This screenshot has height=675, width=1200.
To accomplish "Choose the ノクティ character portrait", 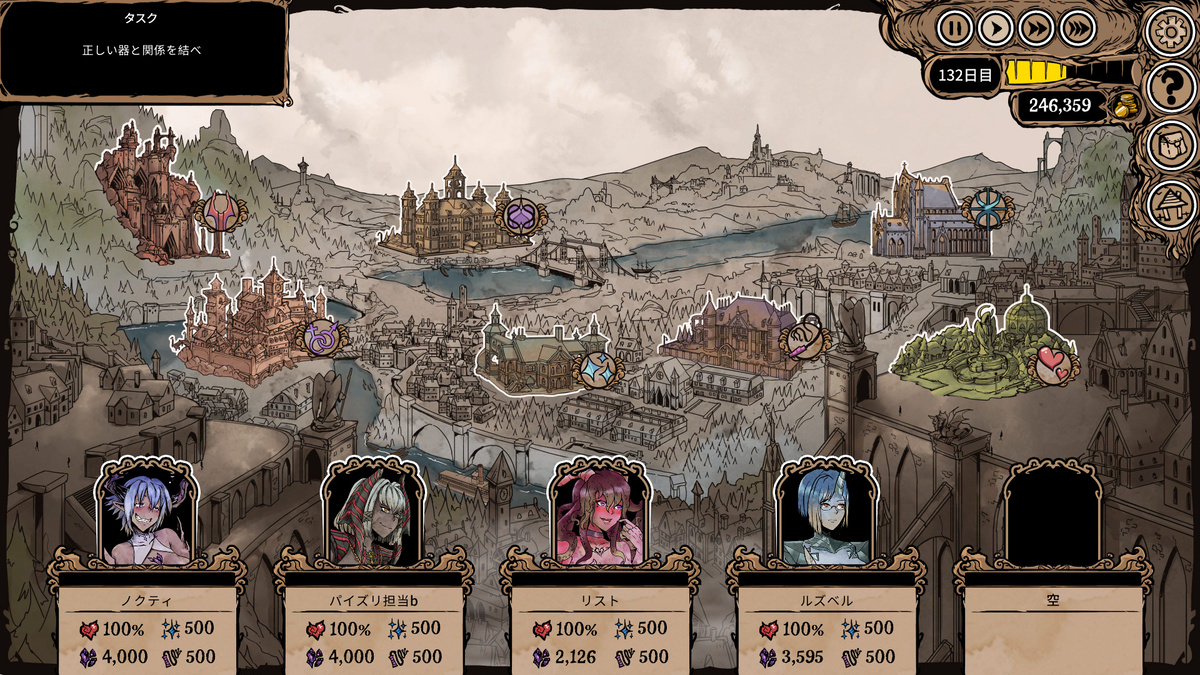I will (147, 515).
